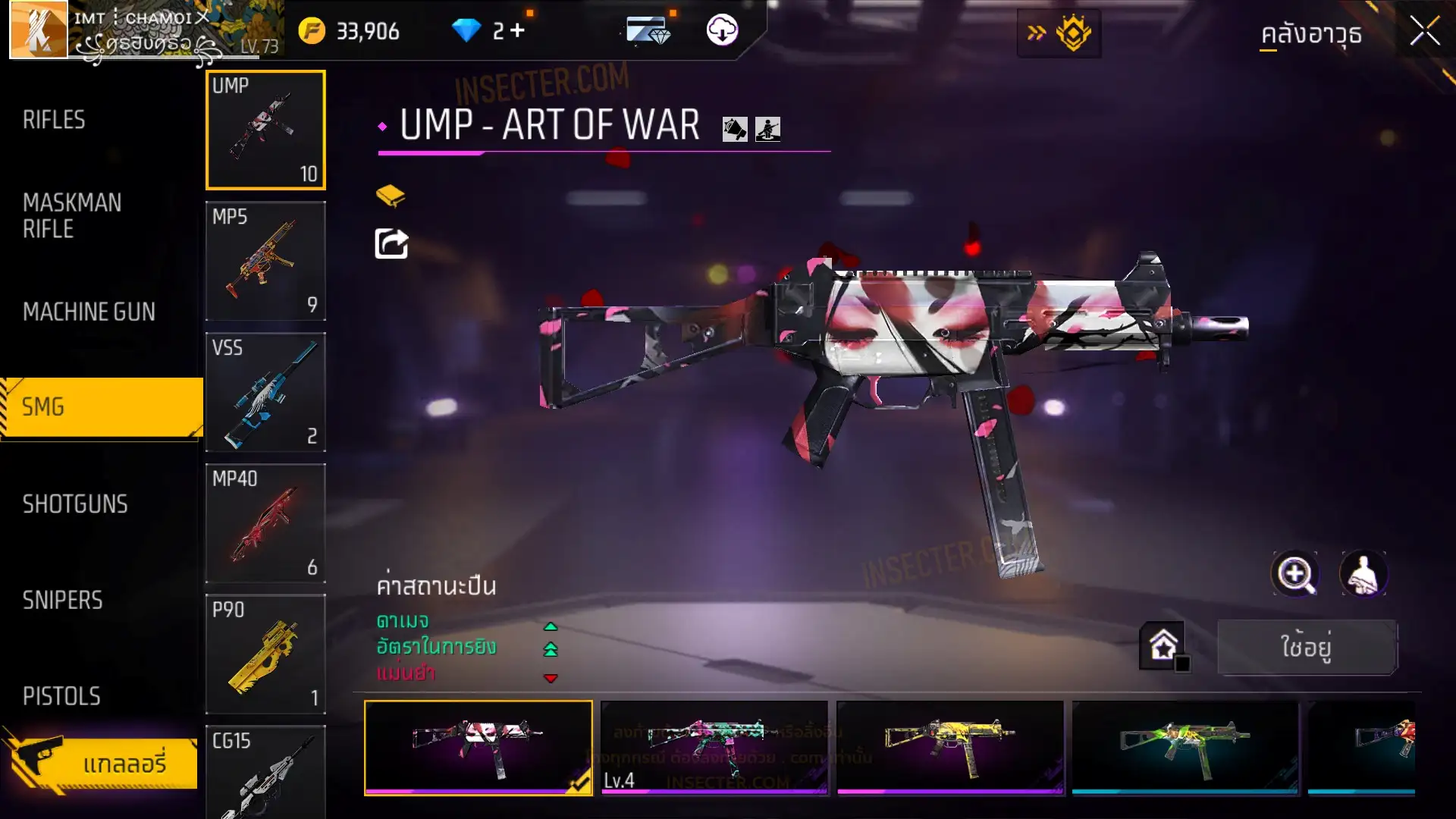The height and width of the screenshot is (819, 1456).
Task: Click the cloud download icon
Action: [x=722, y=30]
